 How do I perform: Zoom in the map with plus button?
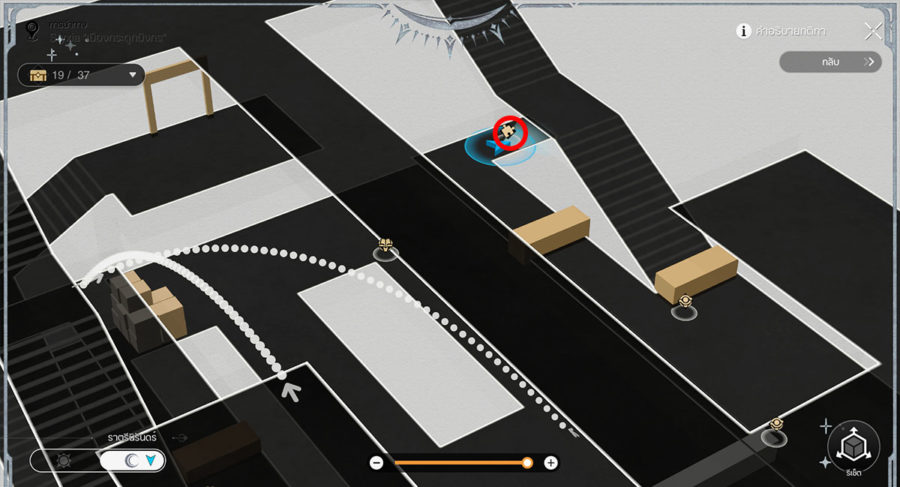pyautogui.click(x=551, y=463)
